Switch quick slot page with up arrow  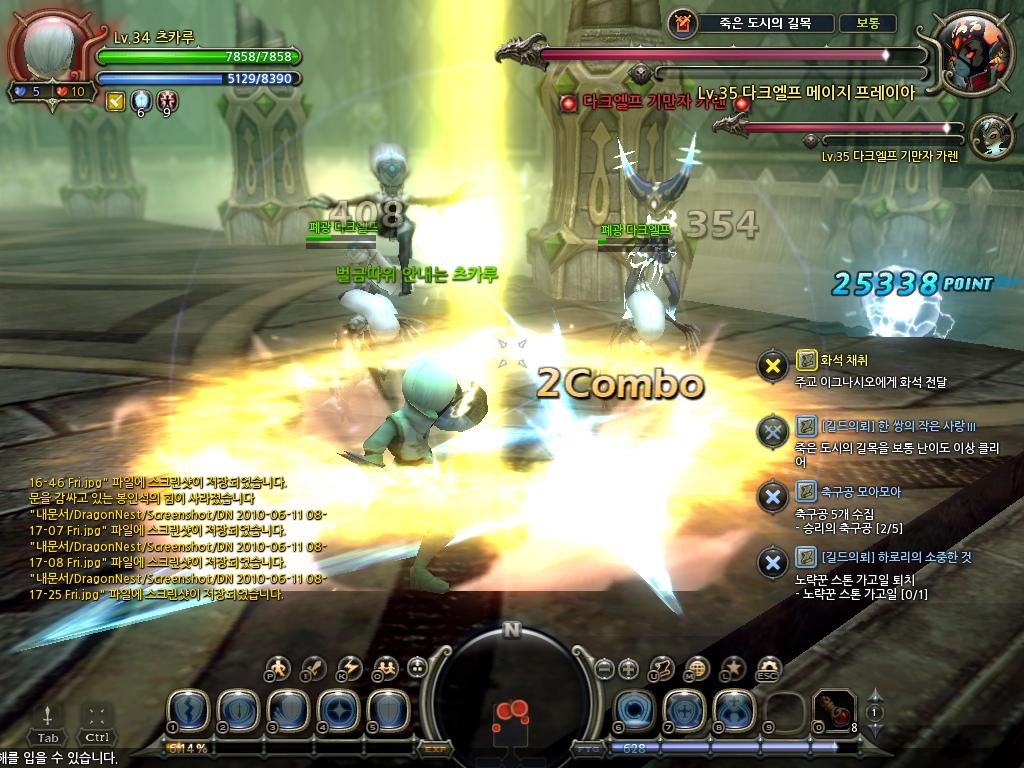click(874, 695)
